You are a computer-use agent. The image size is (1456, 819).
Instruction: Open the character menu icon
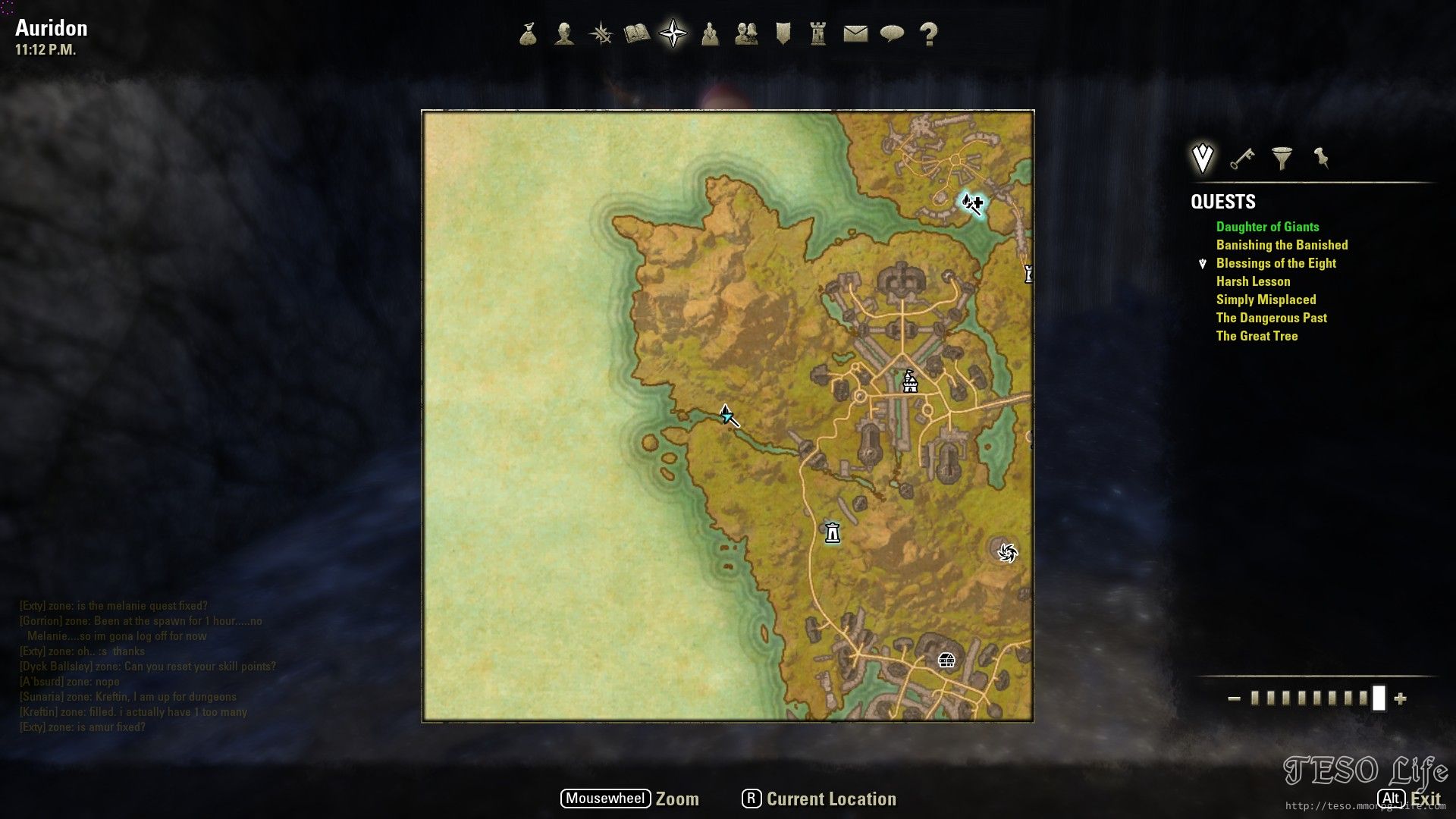[x=563, y=34]
